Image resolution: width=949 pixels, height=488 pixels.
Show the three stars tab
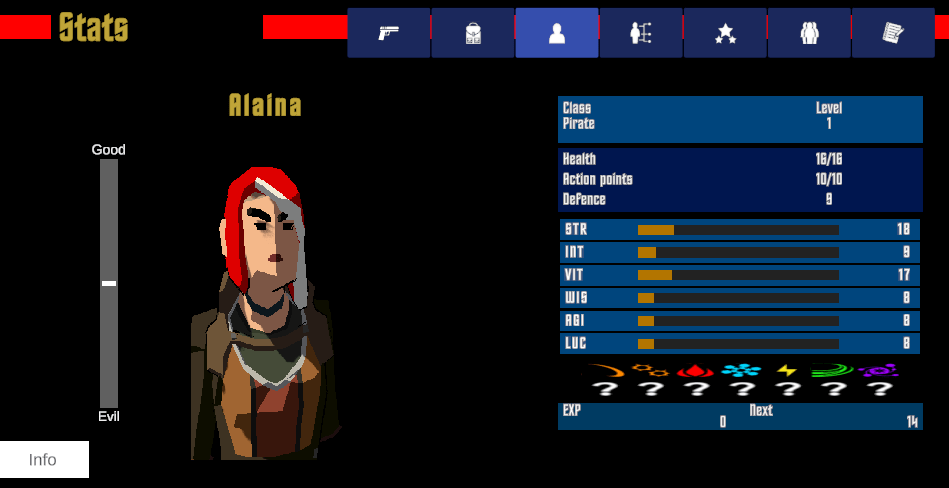[725, 33]
